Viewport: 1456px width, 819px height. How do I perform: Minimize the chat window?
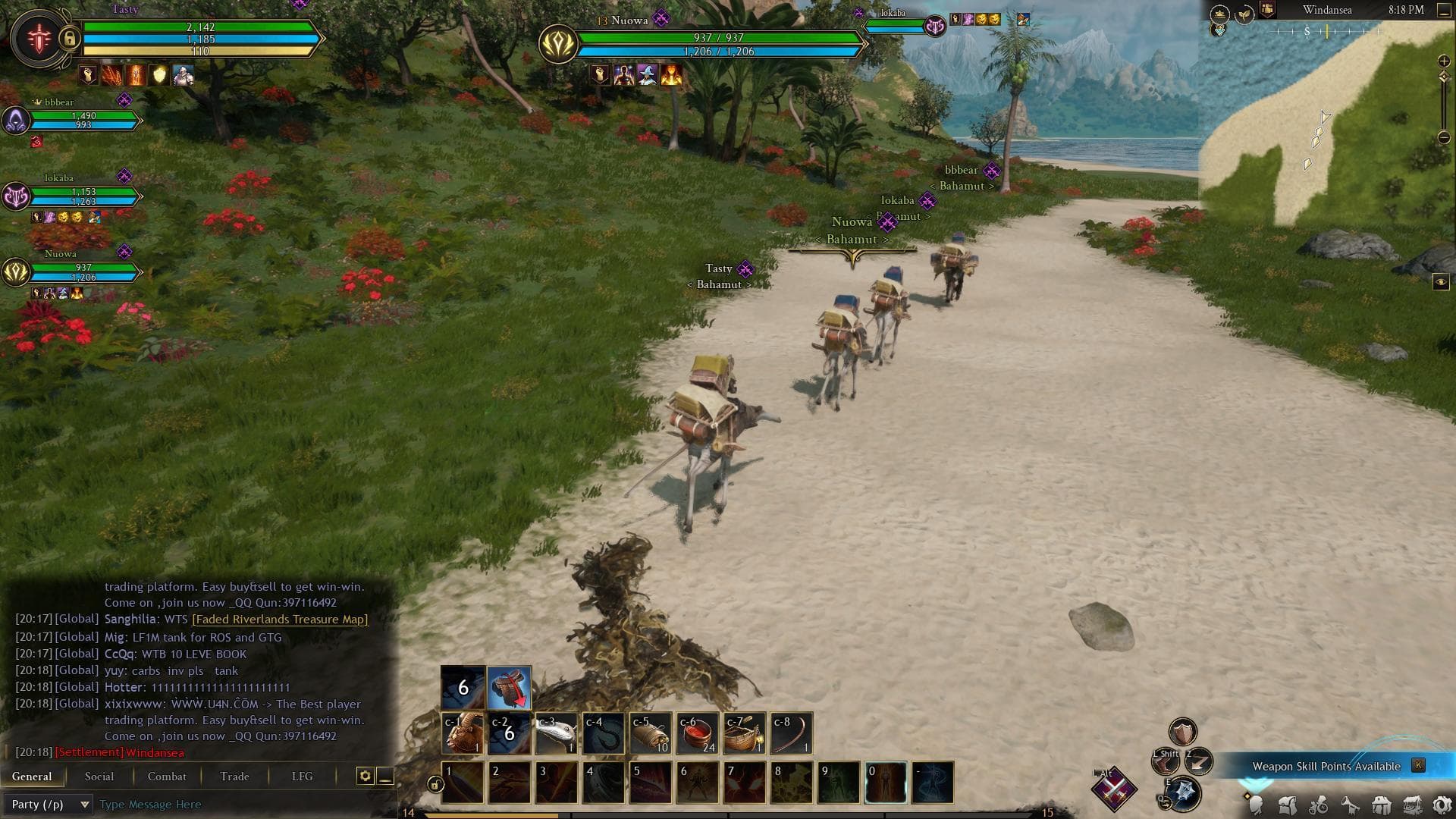click(385, 776)
